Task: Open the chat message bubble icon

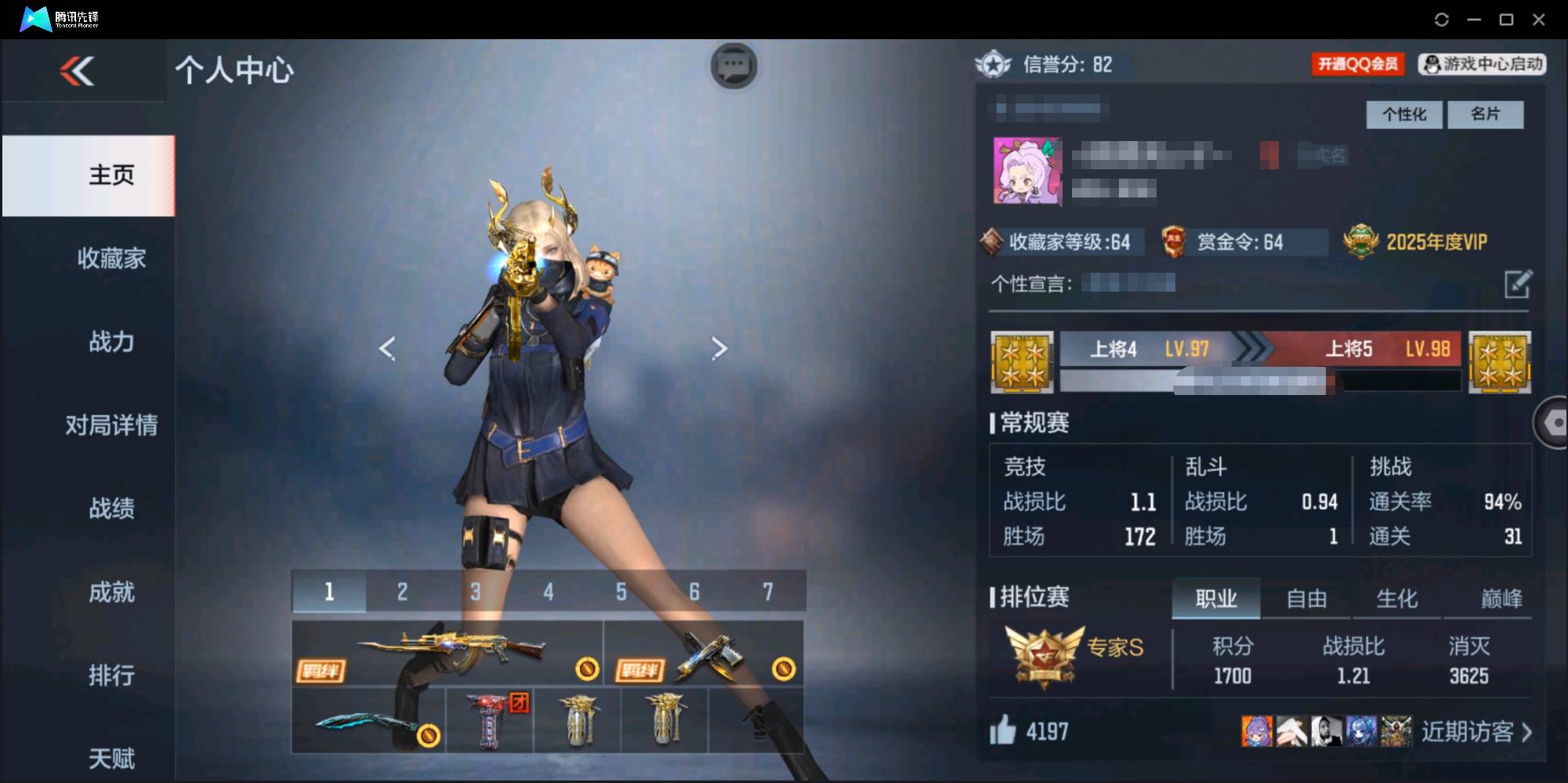Action: point(733,67)
